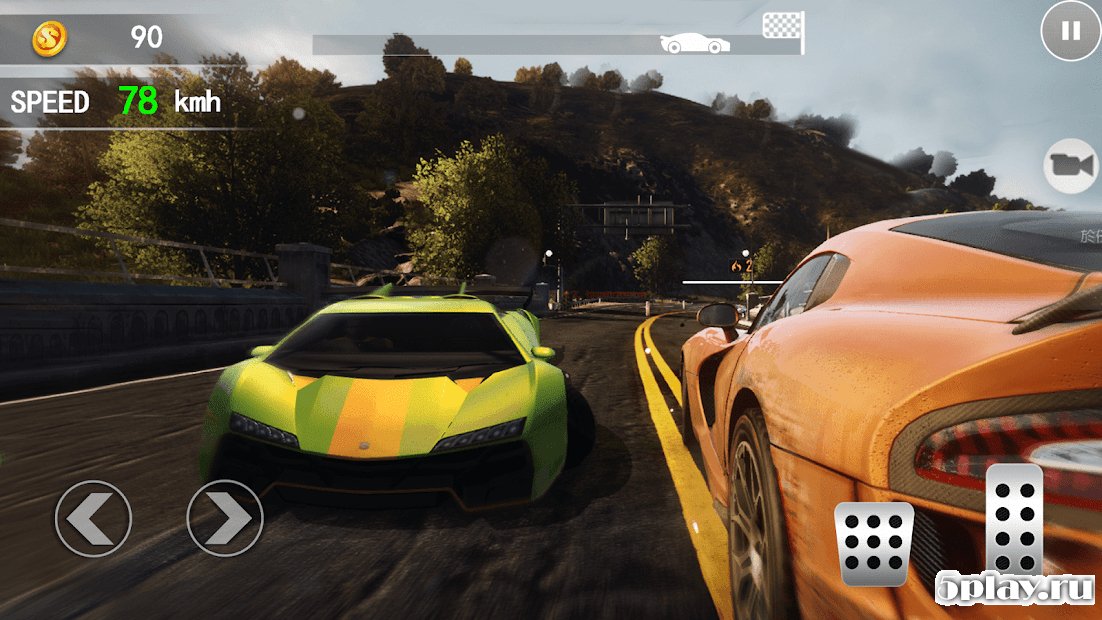Tap the wide brake pedal

coord(874,542)
